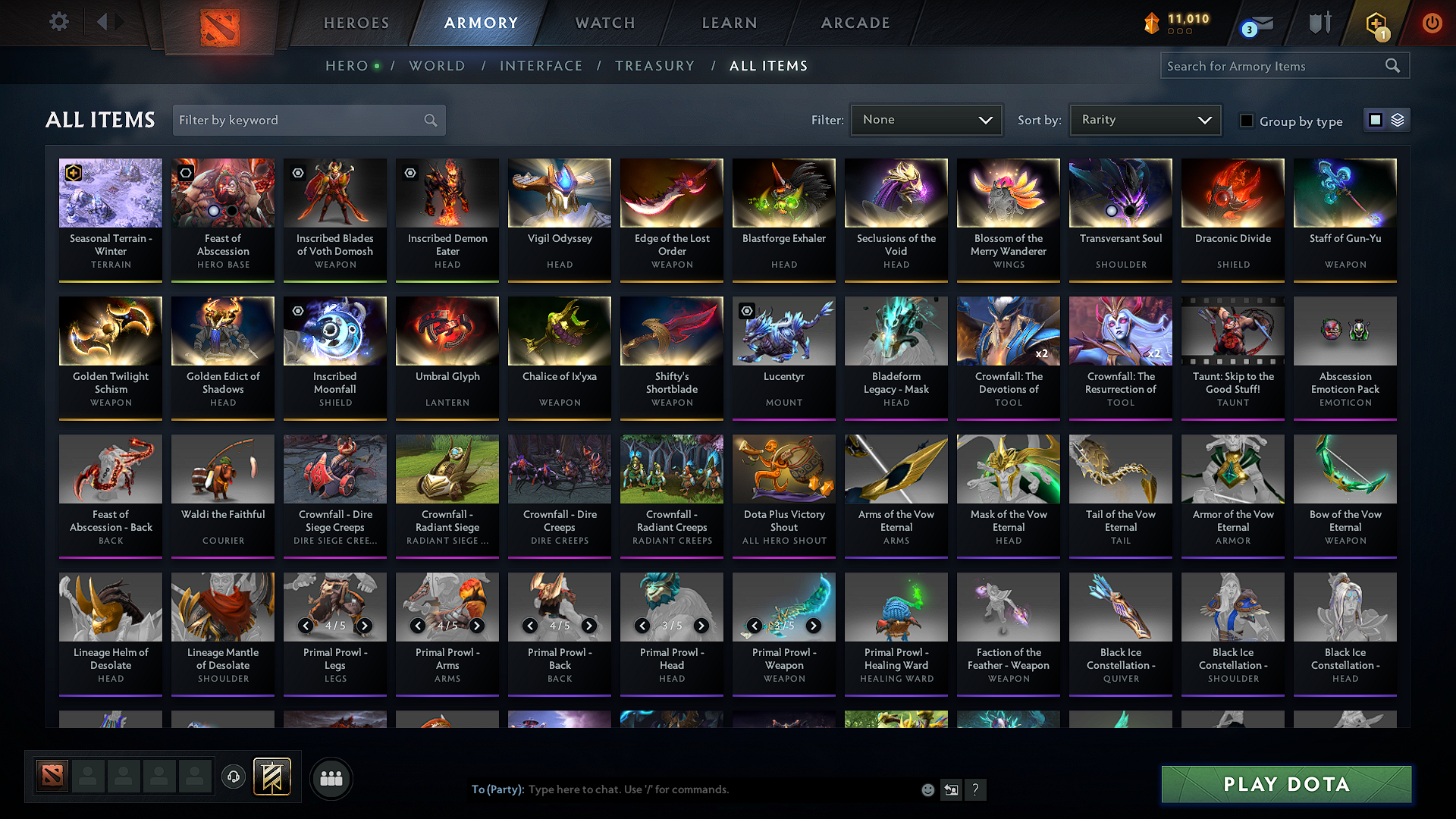Click the friends list icon at bottom left
Image resolution: width=1456 pixels, height=819 pixels.
coord(331,777)
